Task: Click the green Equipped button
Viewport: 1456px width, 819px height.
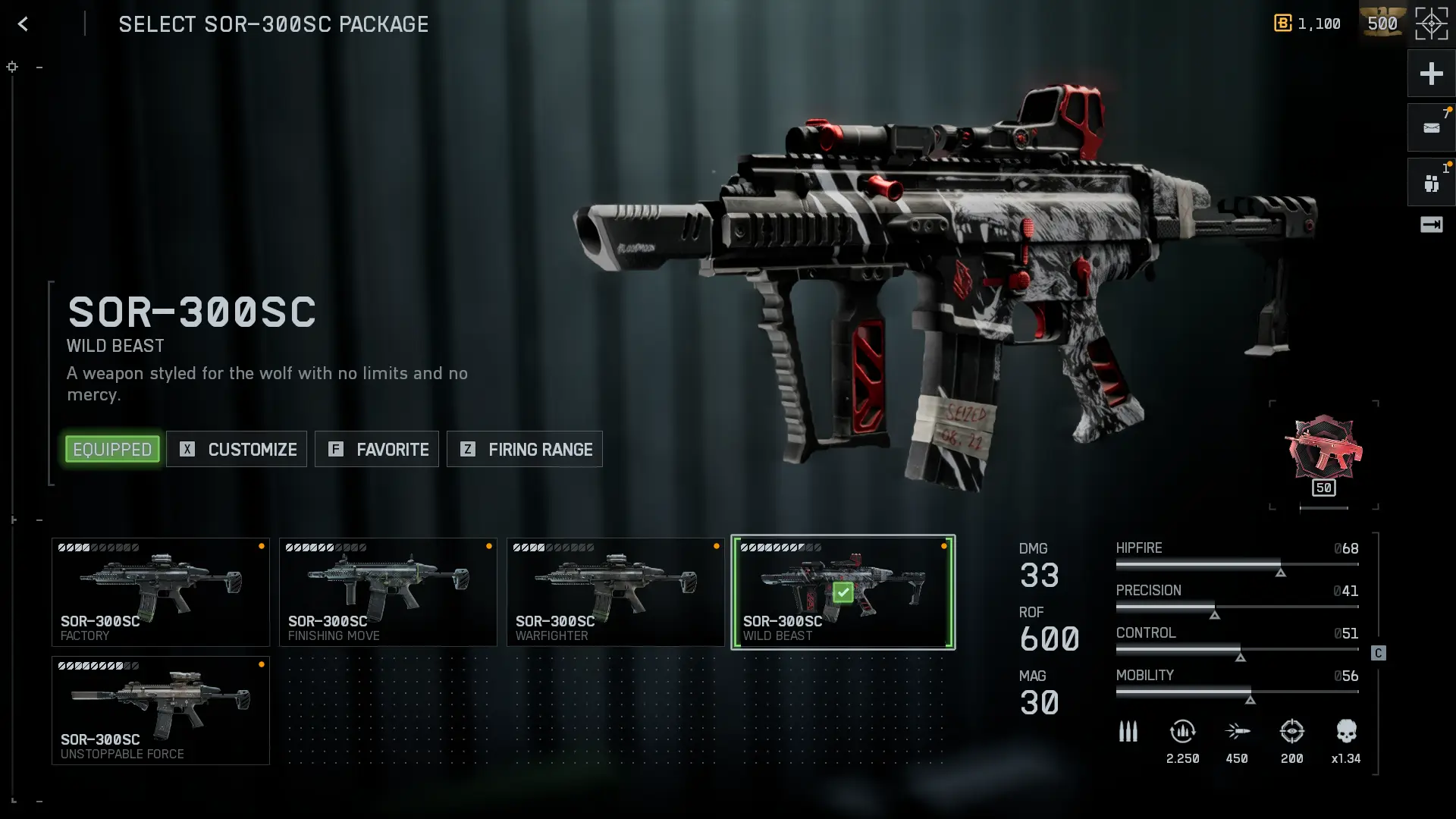Action: pyautogui.click(x=112, y=450)
